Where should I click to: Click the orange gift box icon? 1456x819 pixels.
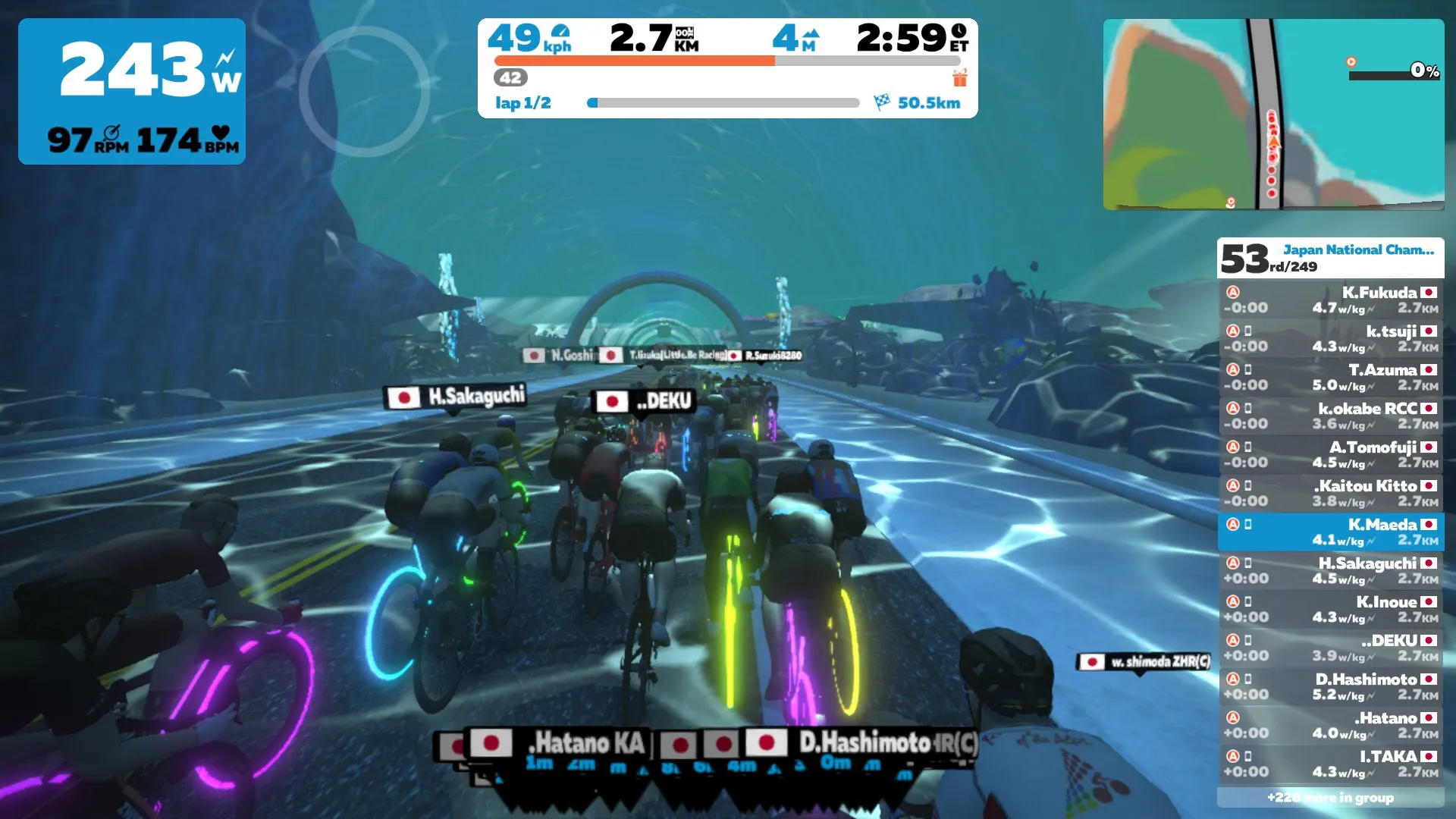(960, 77)
